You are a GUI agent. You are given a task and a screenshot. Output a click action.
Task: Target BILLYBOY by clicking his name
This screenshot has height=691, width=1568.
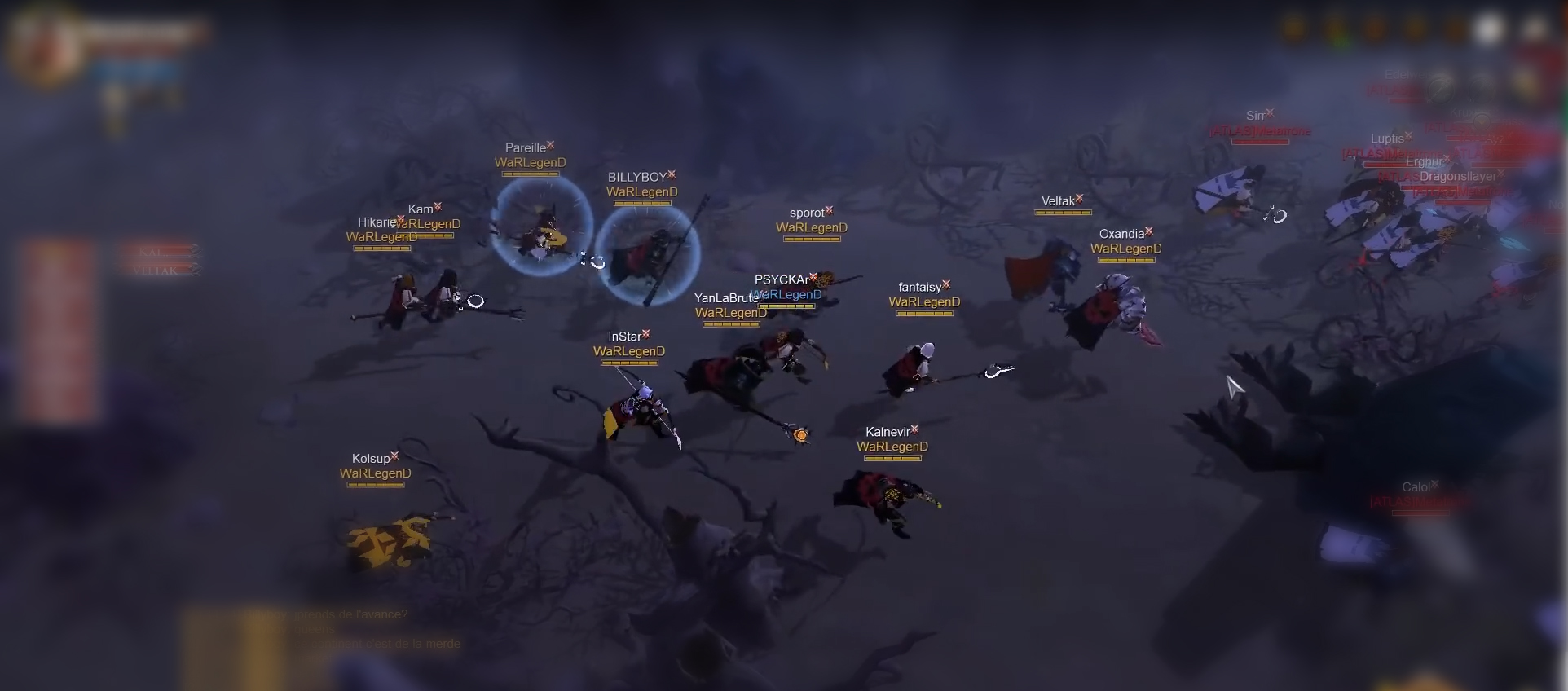[x=638, y=176]
